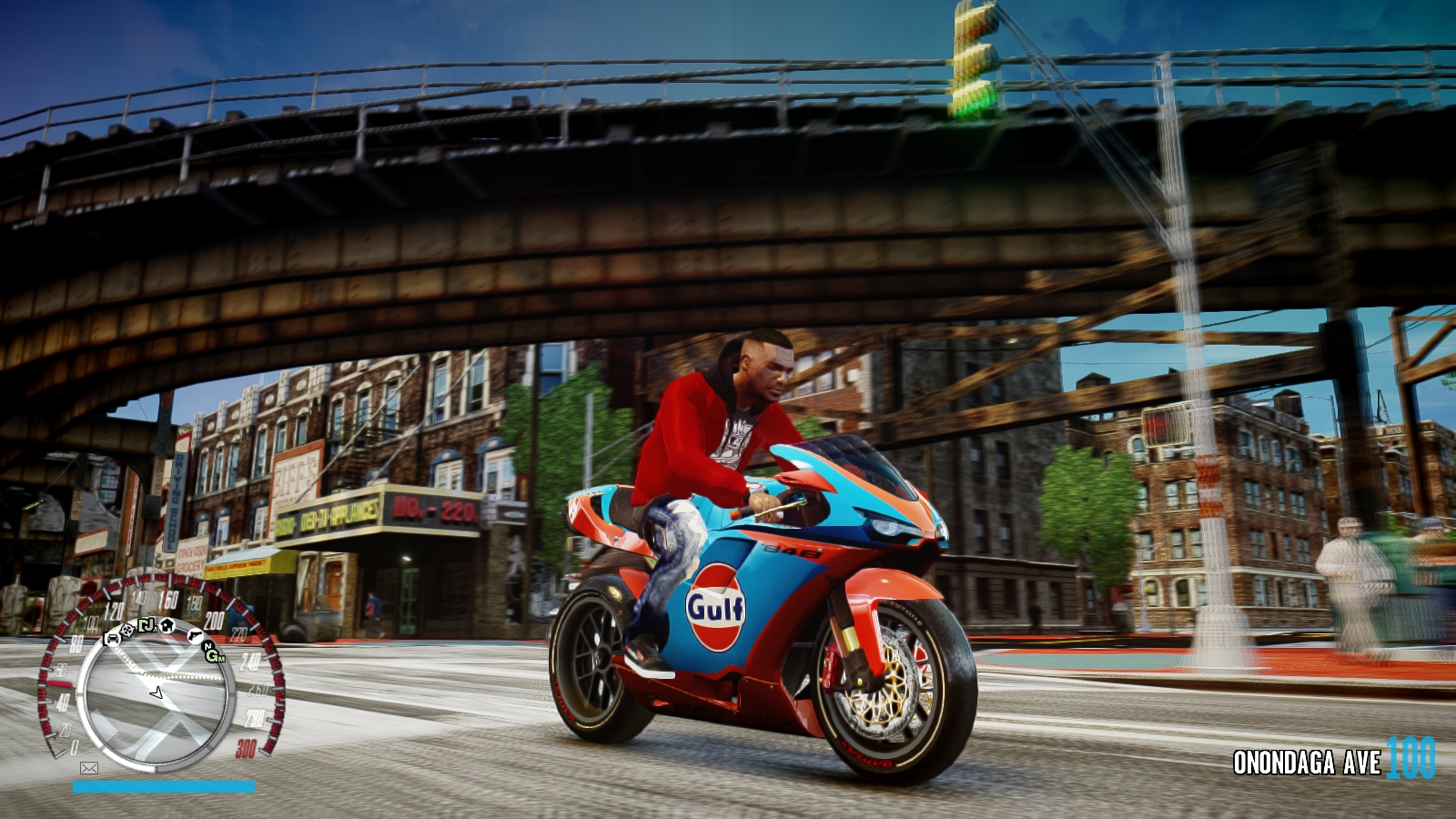Select the pistol gun shop blip
This screenshot has height=819, width=1456.
pyautogui.click(x=195, y=635)
